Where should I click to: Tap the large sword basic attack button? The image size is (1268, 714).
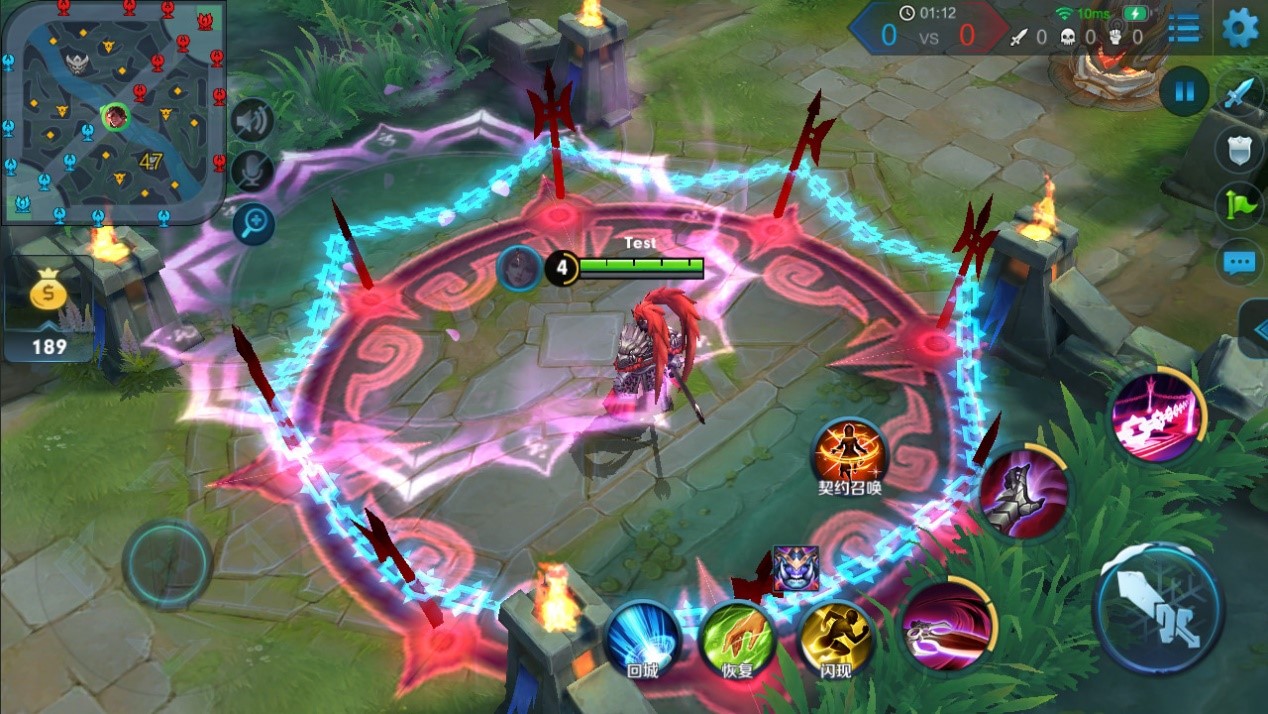coord(1158,608)
